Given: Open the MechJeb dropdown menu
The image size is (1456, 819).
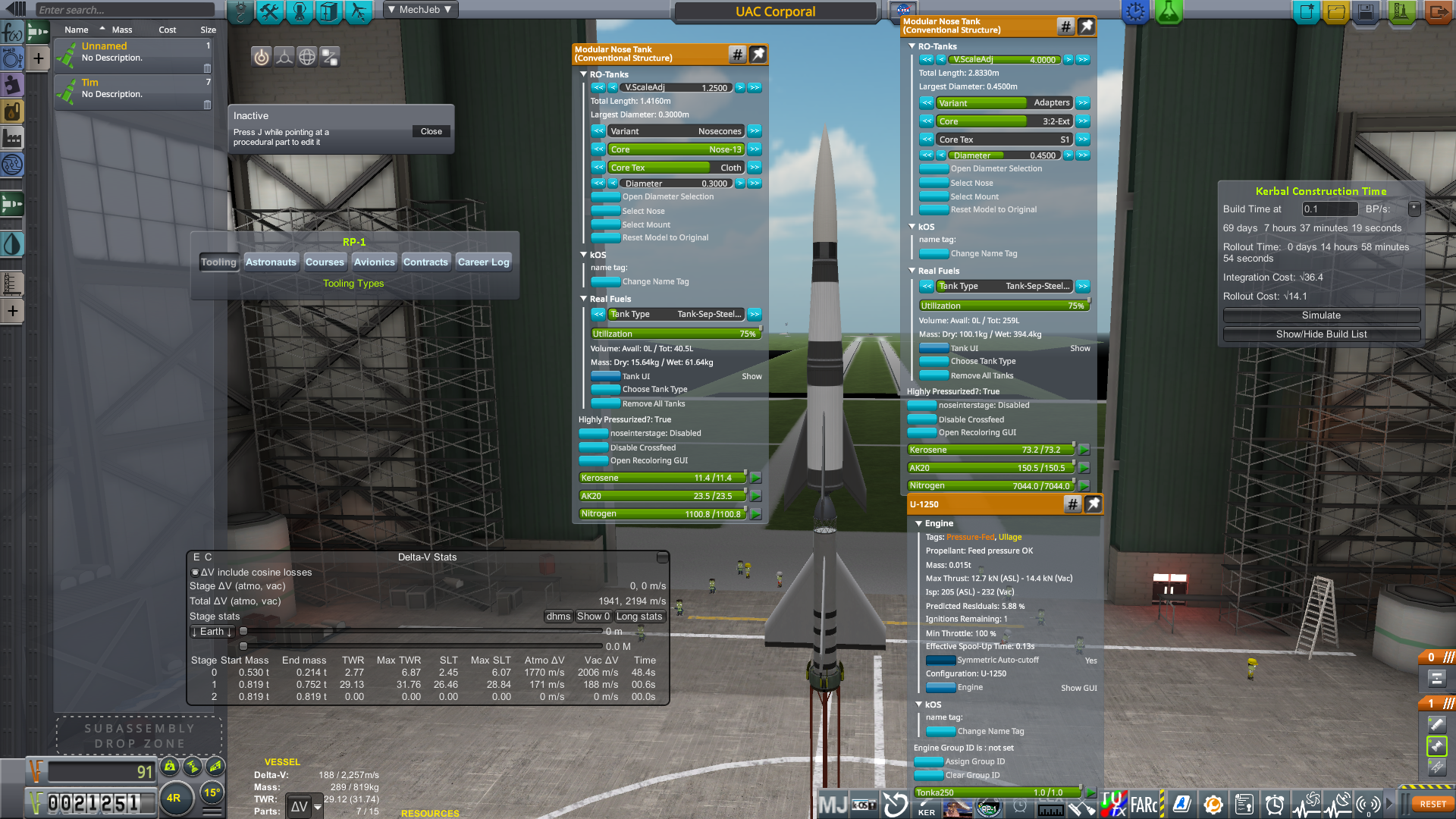Looking at the screenshot, I should (419, 9).
